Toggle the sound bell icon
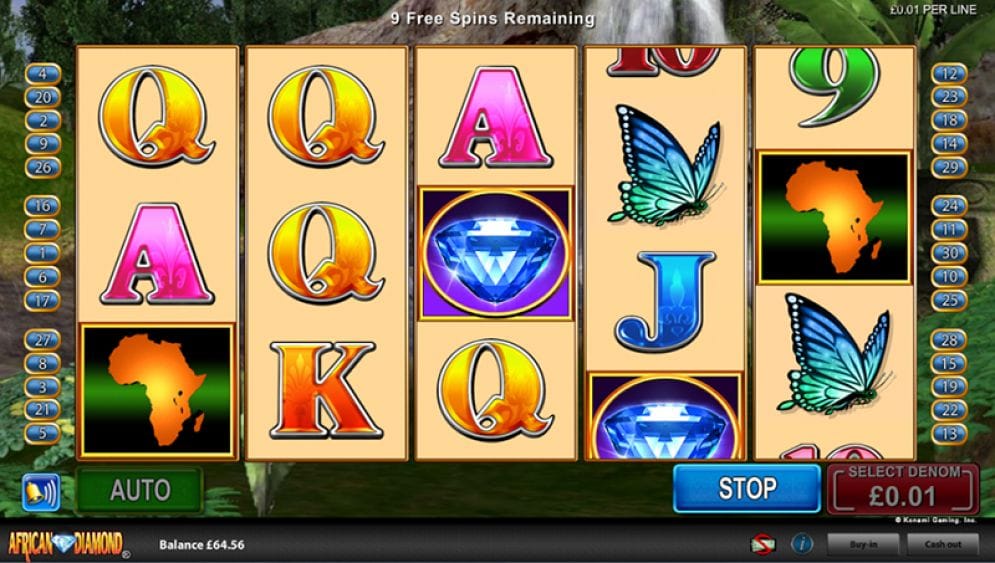The image size is (995, 563). coord(41,491)
